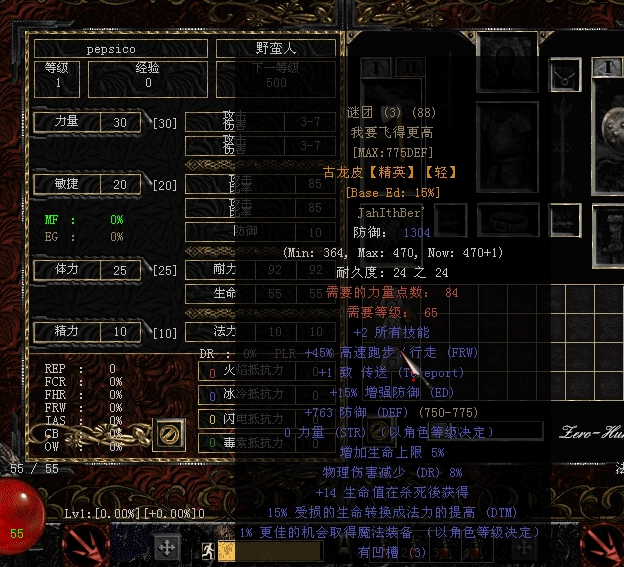Toggle the run/walk button
Viewport: 624px width, 567px height.
pos(208,549)
